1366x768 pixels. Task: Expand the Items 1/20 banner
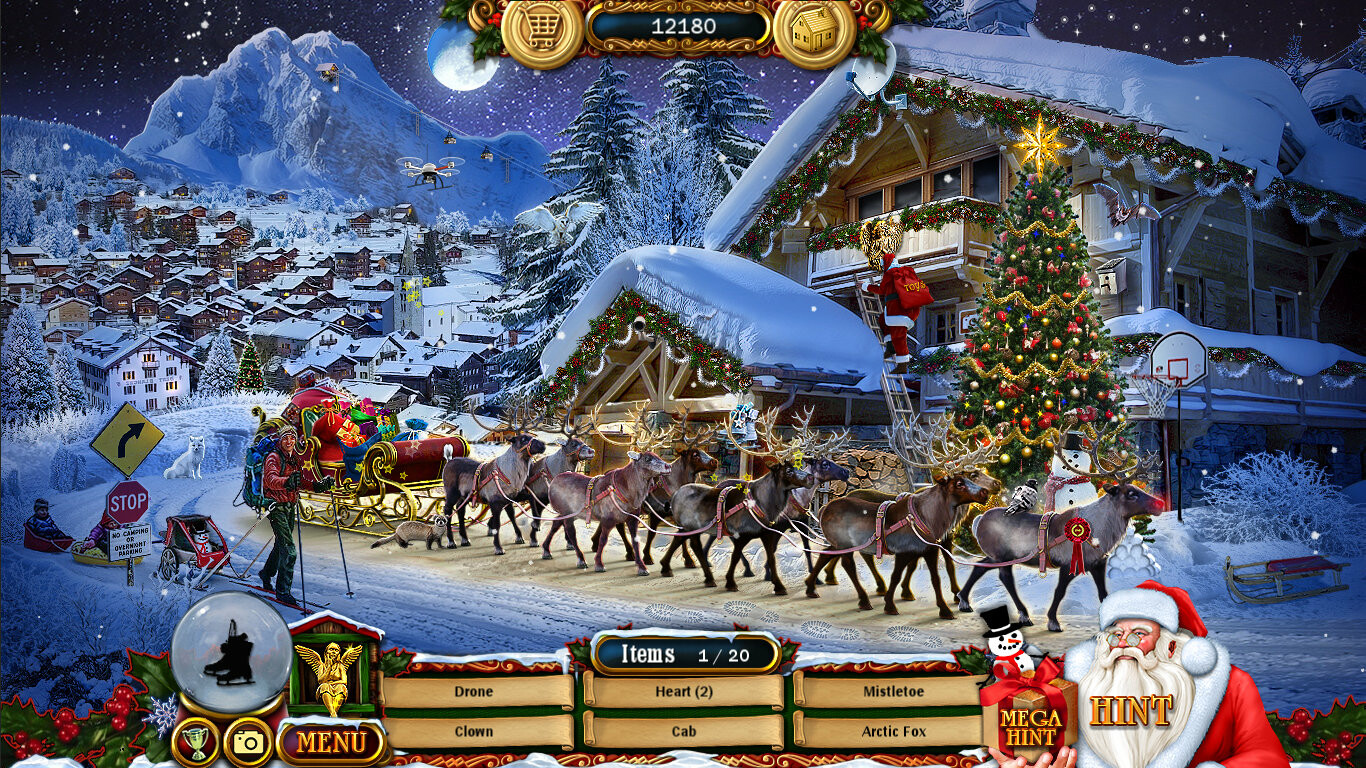[x=683, y=655]
